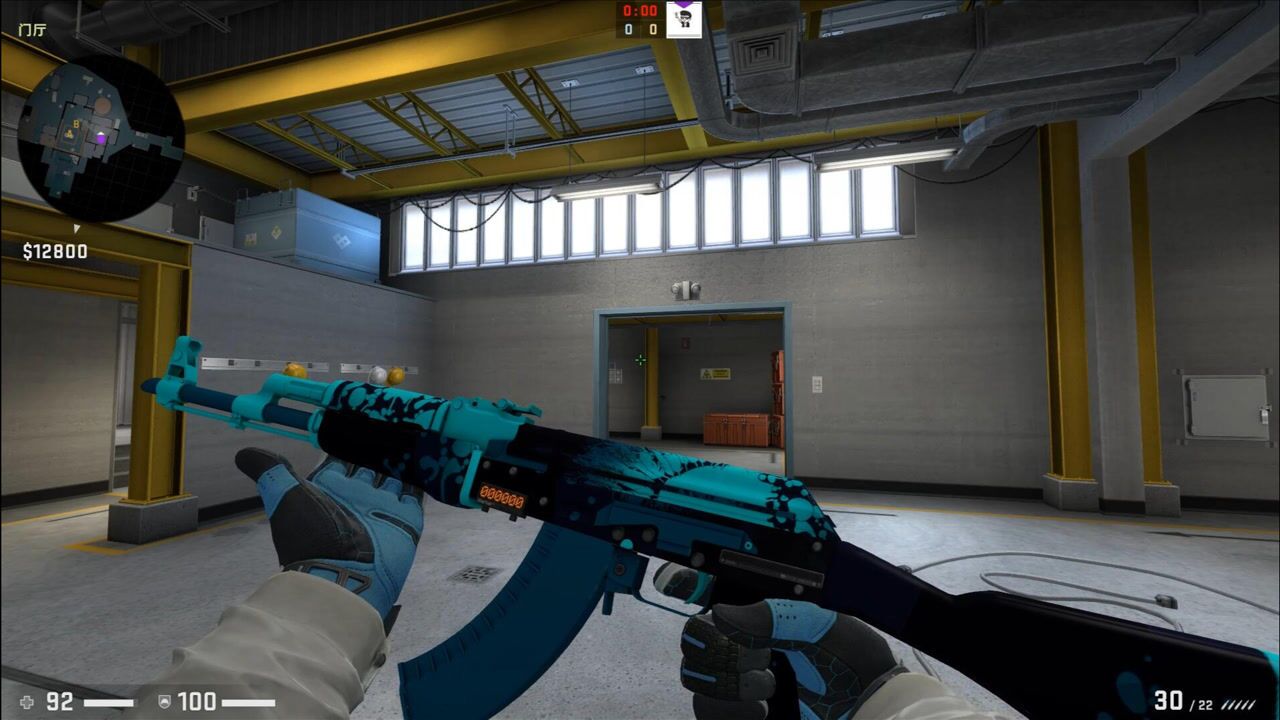Toggle the CT score counter showing 0
Viewport: 1280px width, 720px height.
click(629, 28)
